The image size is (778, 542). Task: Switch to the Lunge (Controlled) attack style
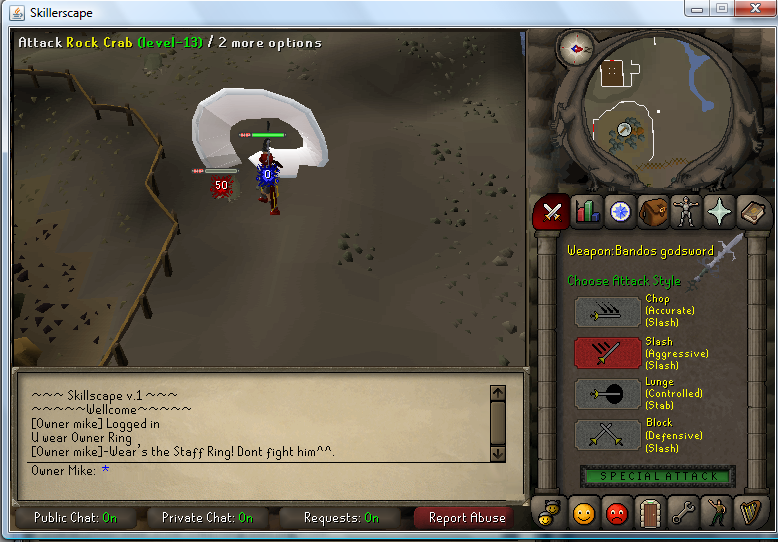tap(608, 394)
